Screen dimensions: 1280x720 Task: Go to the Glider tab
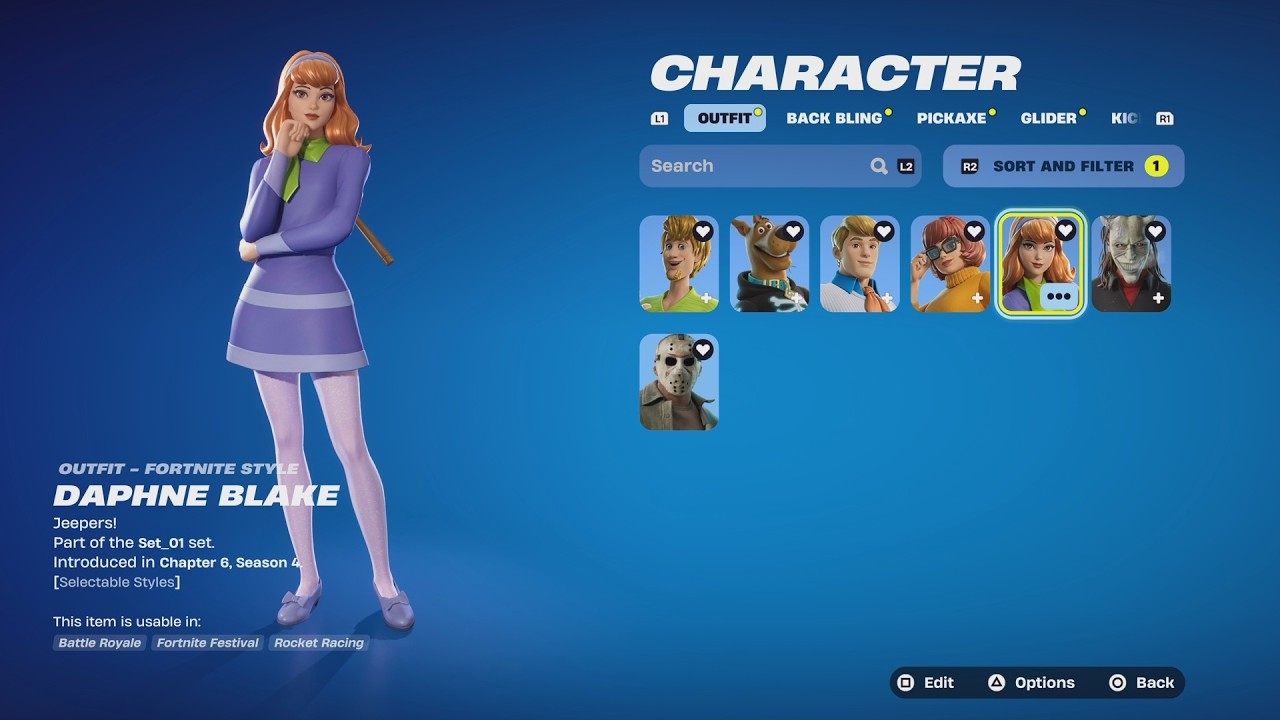(x=1048, y=118)
